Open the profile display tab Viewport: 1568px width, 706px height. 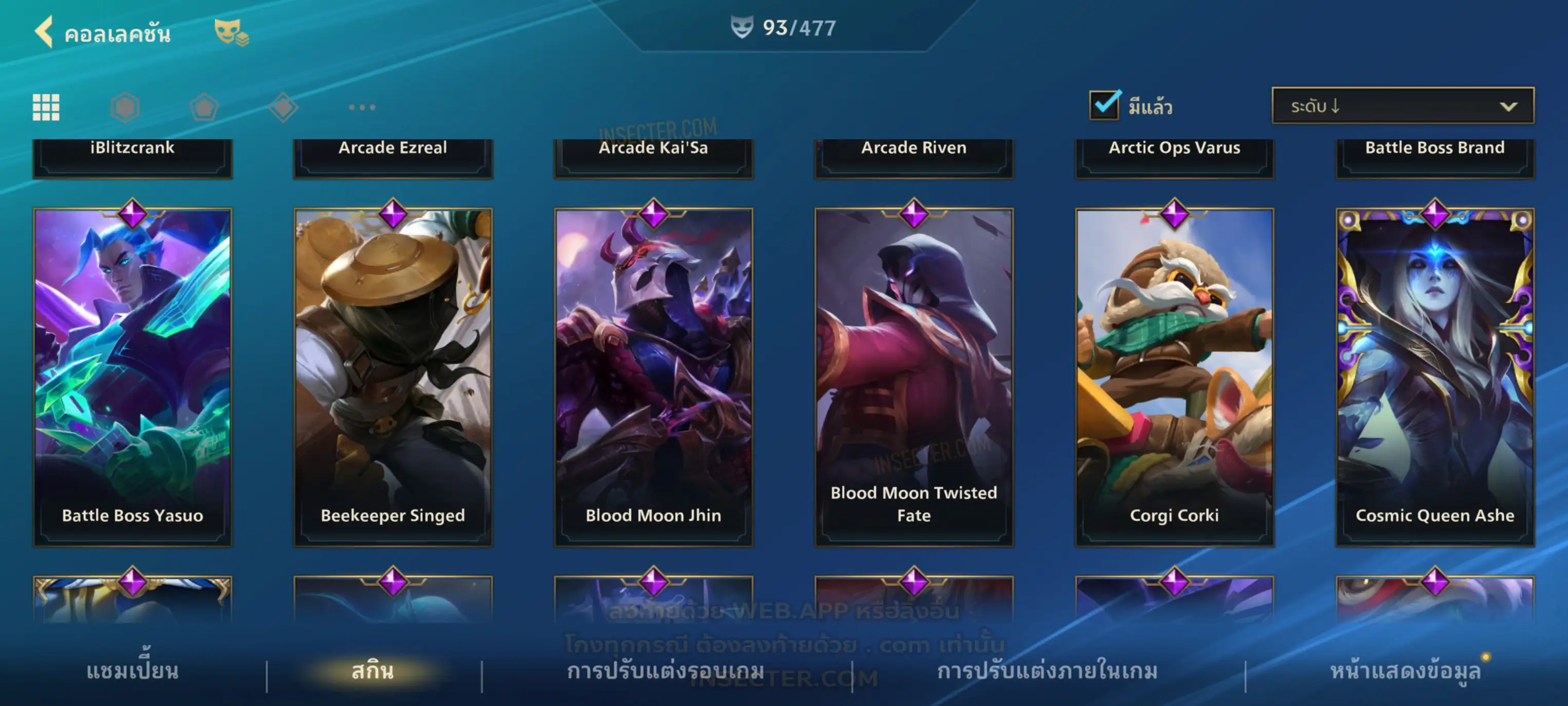(1405, 671)
